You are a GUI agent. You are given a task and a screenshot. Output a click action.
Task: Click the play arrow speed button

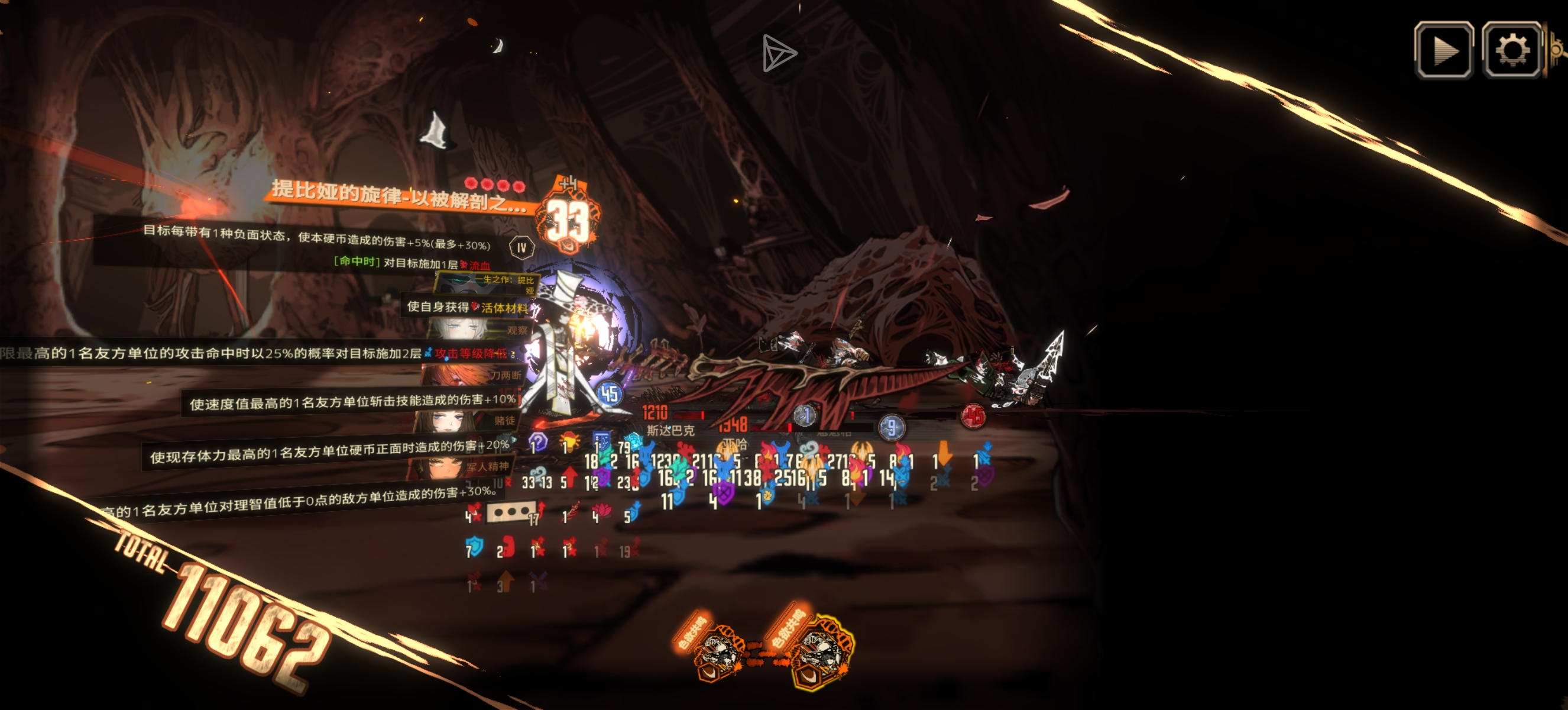(x=1444, y=50)
